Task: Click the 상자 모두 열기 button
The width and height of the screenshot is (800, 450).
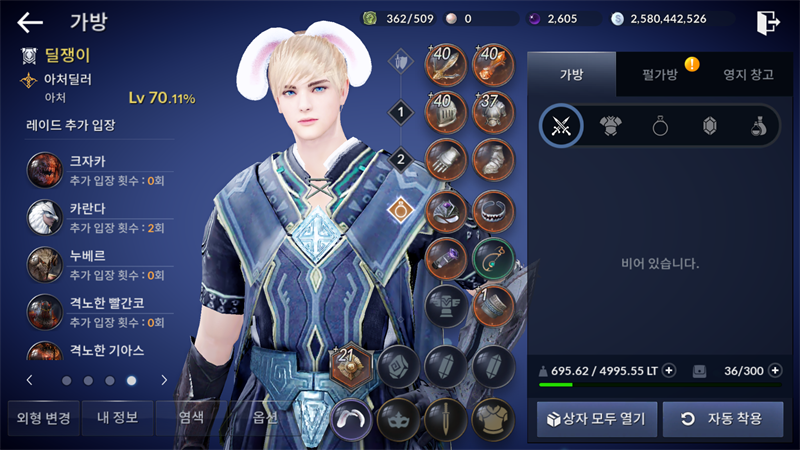Action: point(597,418)
